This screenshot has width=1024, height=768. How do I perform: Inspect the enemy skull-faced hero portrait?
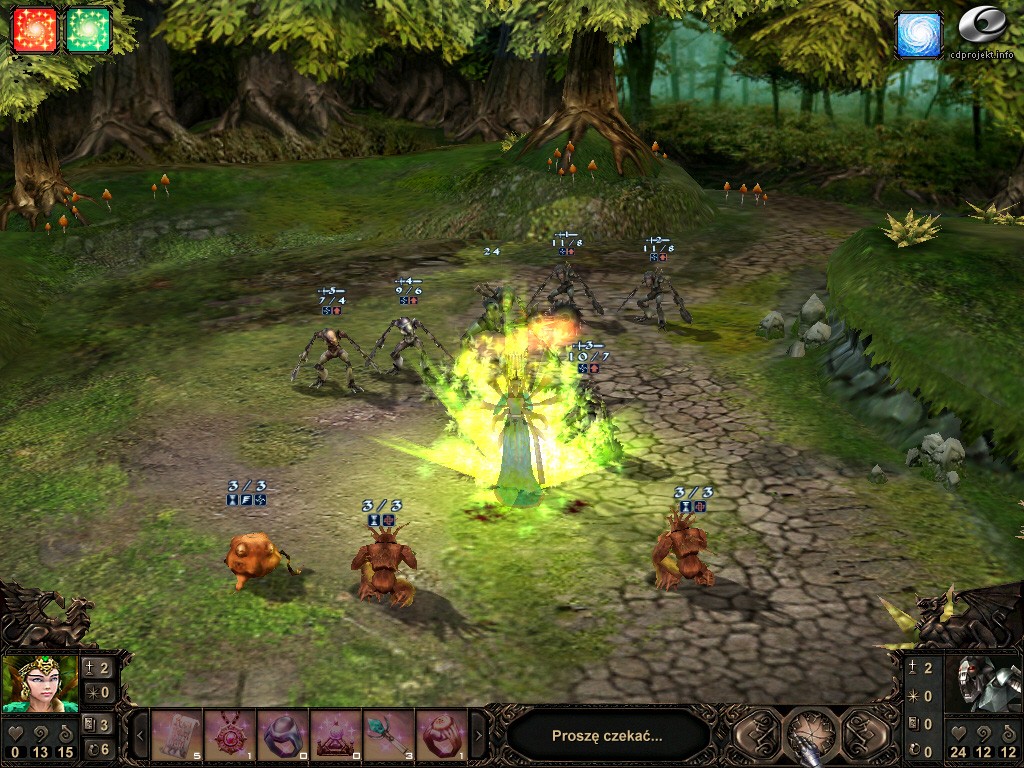[x=983, y=683]
